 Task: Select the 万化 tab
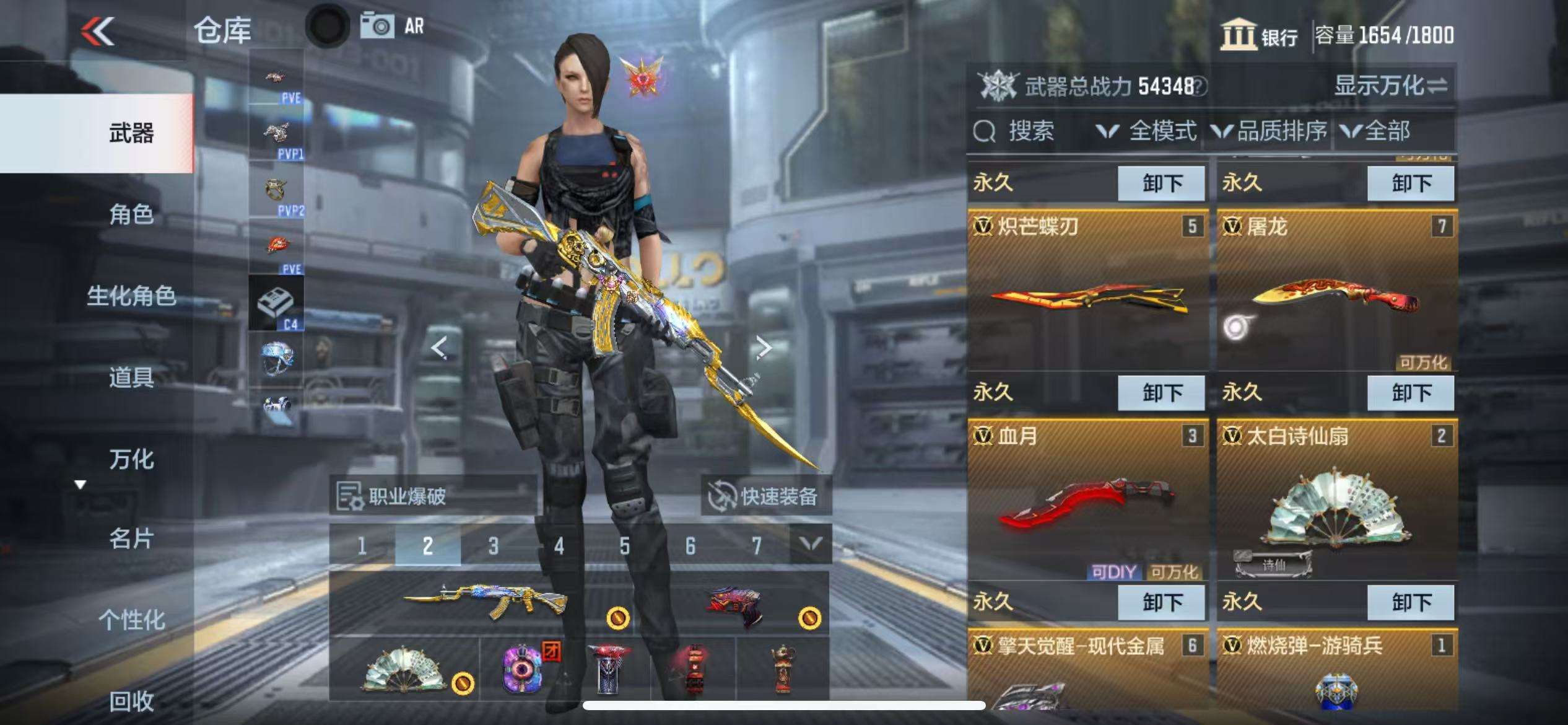click(131, 459)
